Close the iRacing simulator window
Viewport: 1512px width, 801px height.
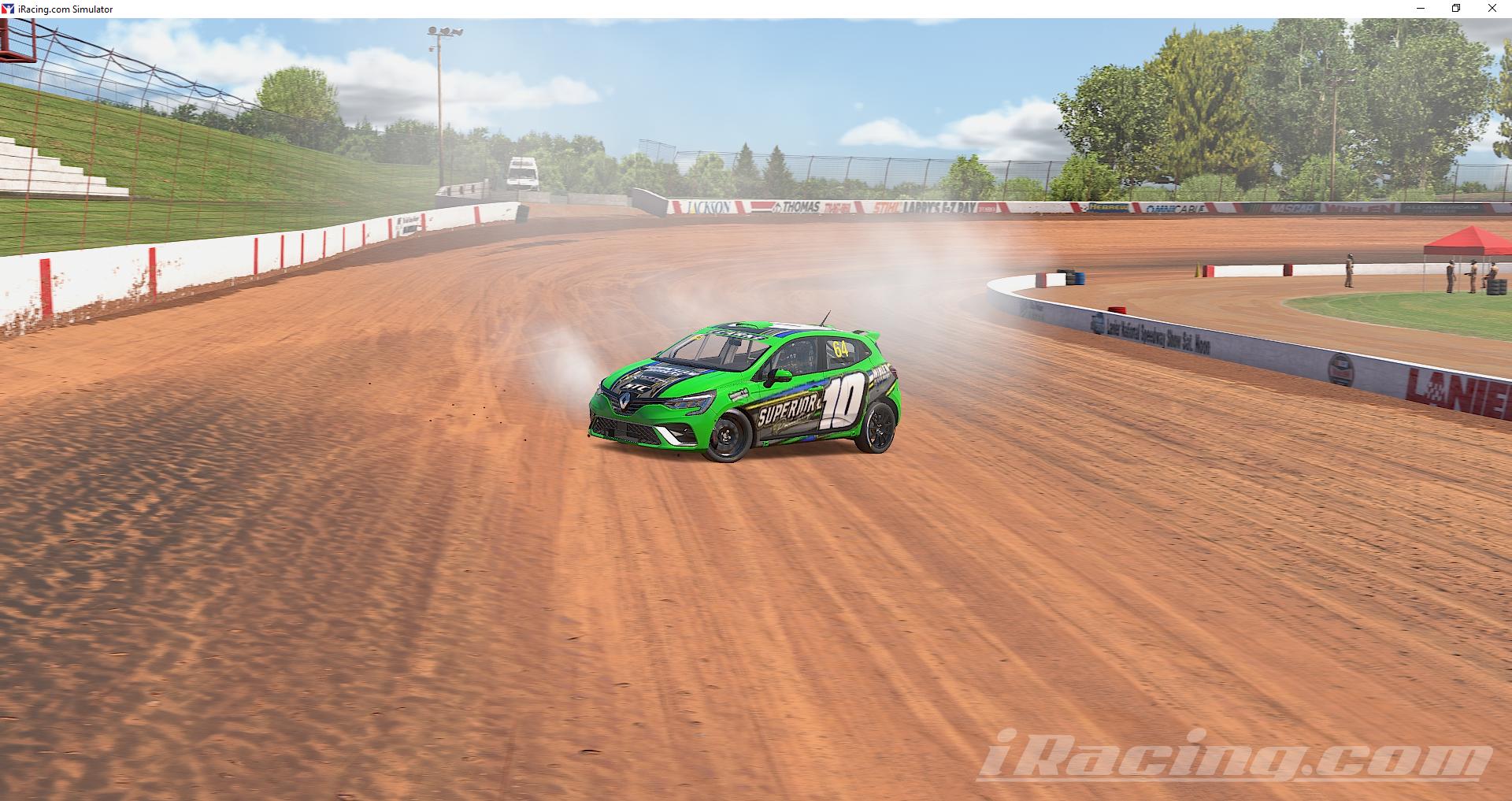[1493, 9]
